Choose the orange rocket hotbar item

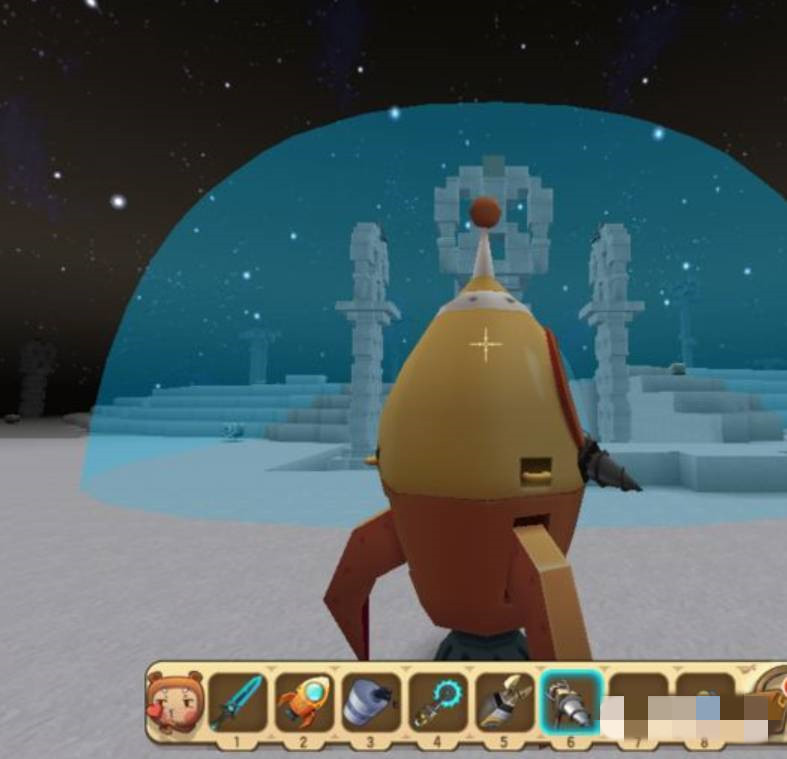(x=304, y=703)
